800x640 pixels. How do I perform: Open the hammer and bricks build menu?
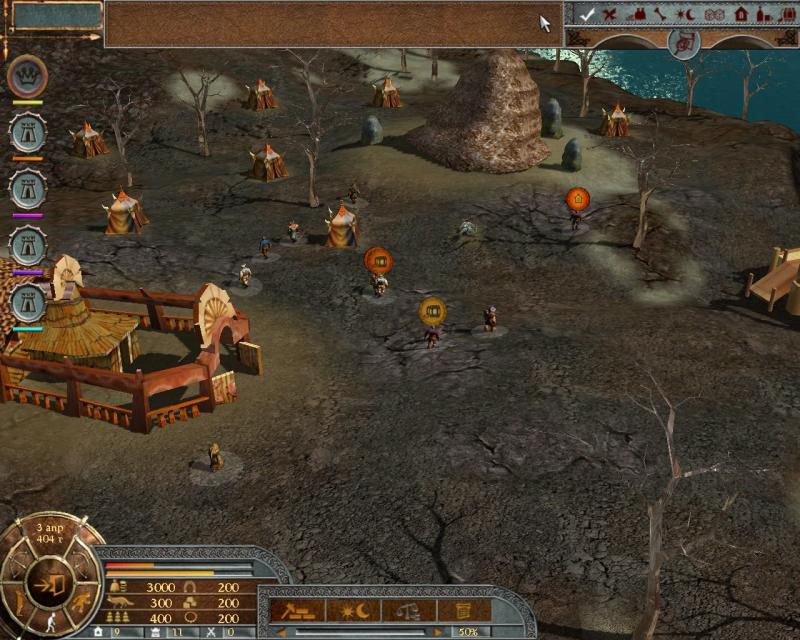[x=297, y=609]
